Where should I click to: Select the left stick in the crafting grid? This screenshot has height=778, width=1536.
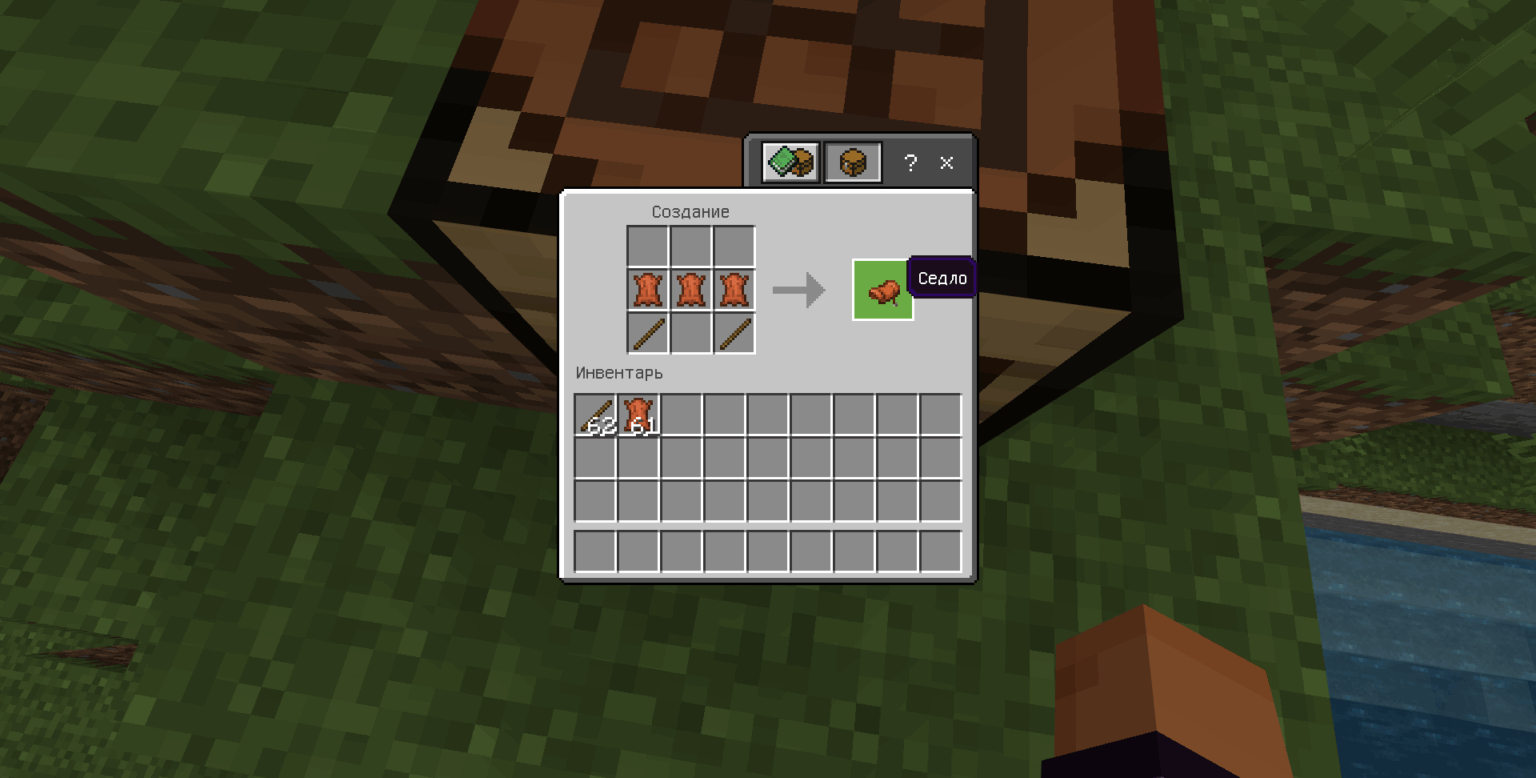pos(648,332)
